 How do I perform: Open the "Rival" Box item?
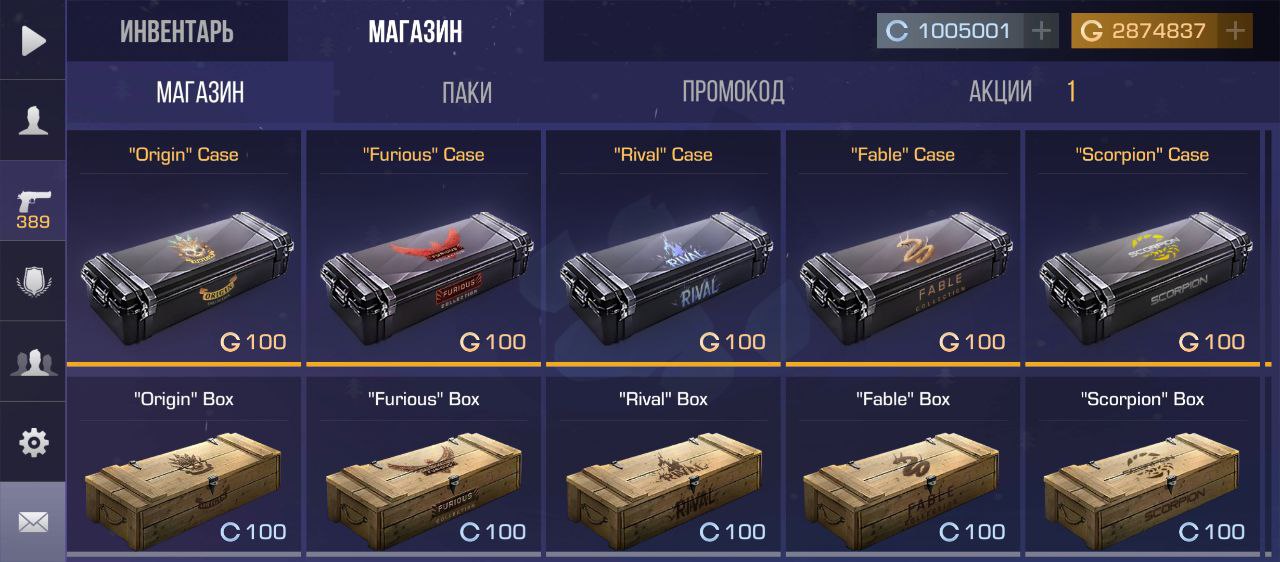[x=663, y=468]
